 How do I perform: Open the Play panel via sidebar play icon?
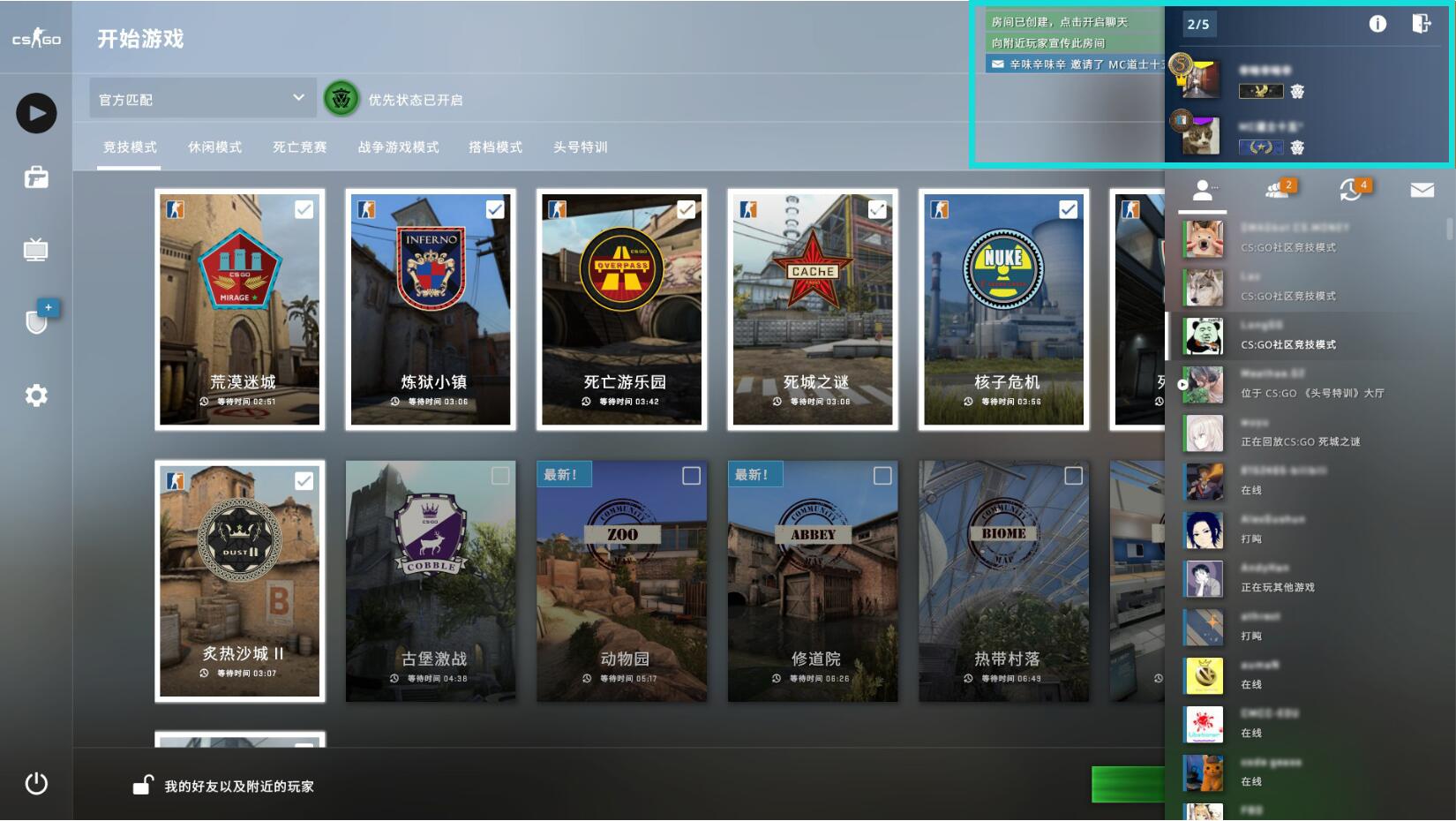(x=35, y=113)
